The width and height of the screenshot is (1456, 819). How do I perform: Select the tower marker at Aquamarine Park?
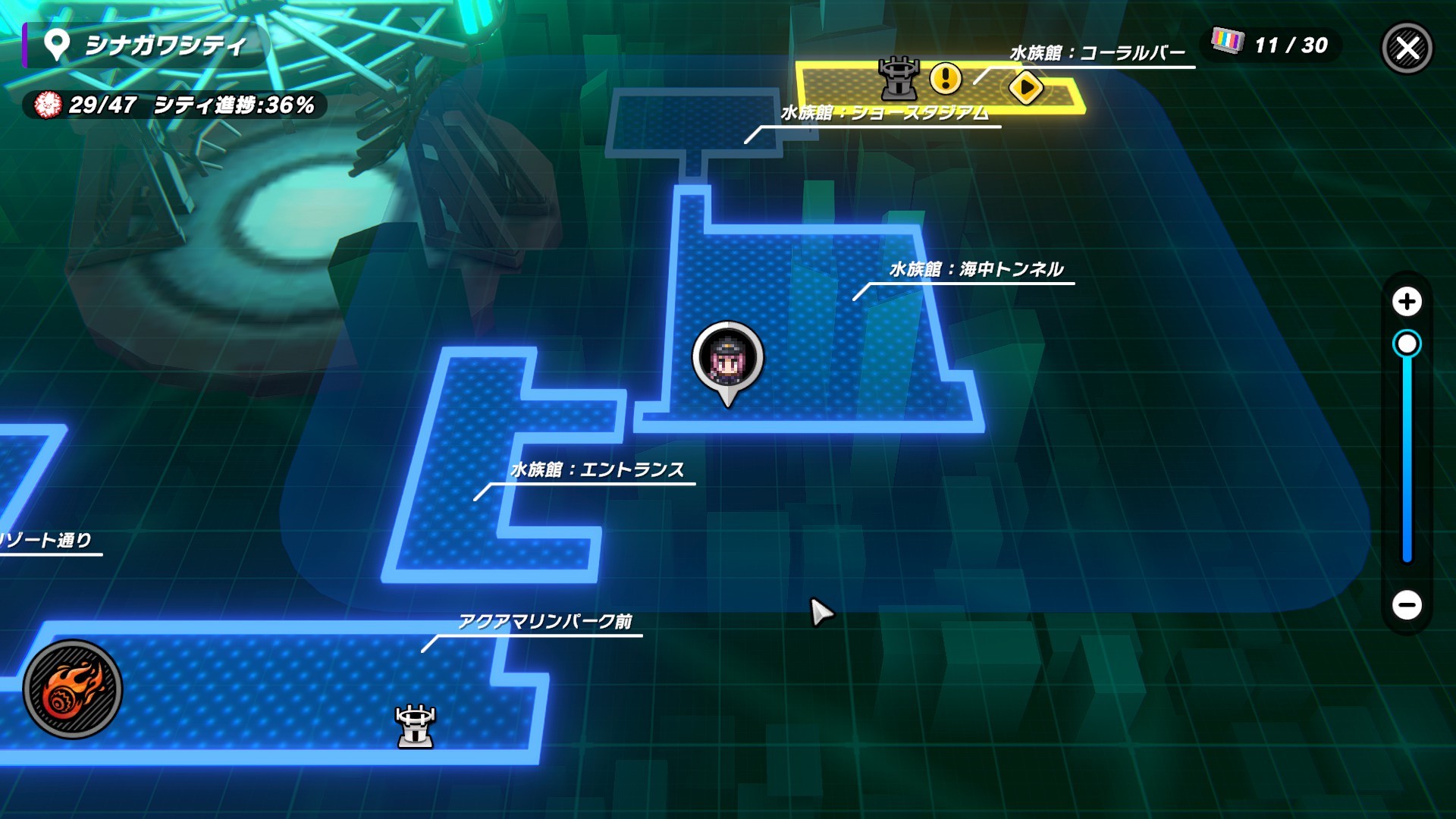416,726
